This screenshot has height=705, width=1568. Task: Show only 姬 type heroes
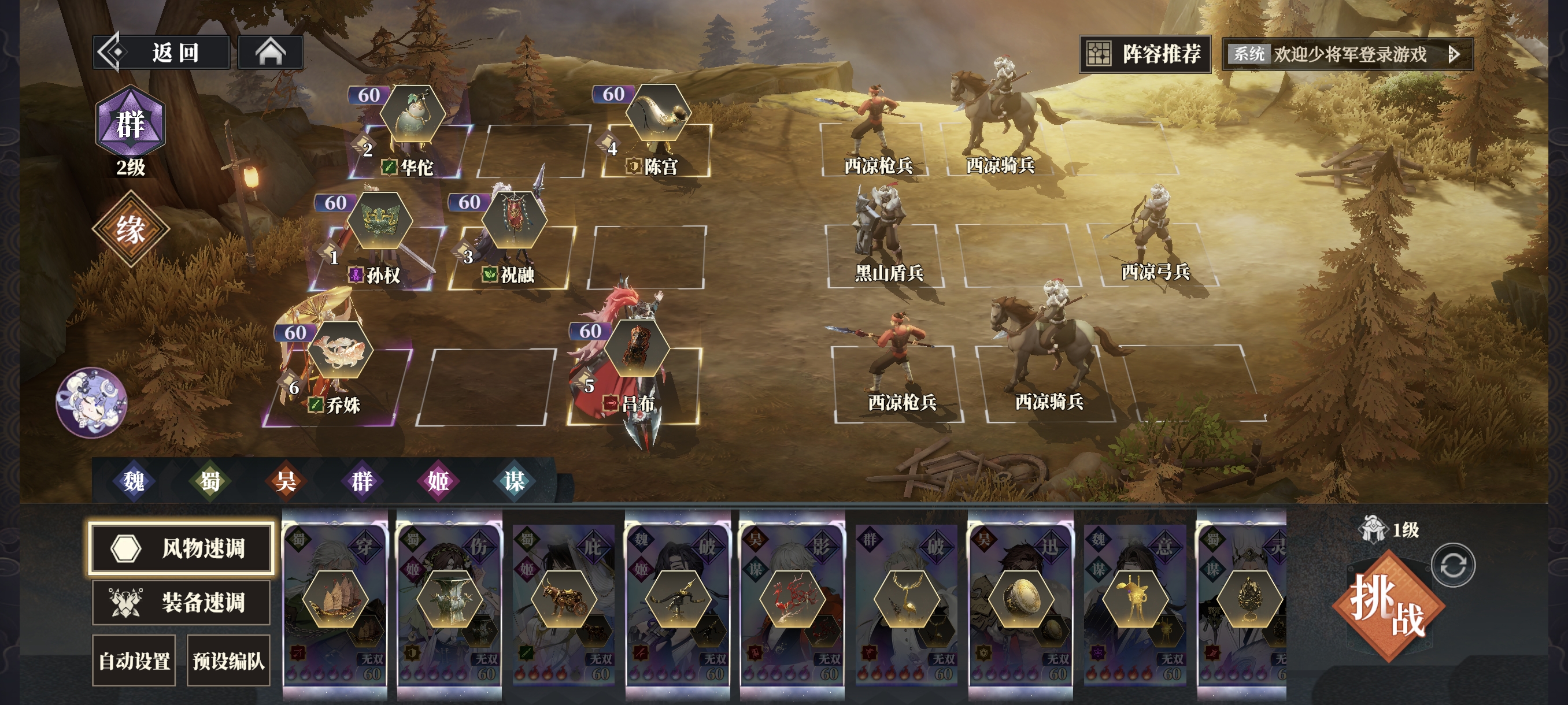click(438, 481)
